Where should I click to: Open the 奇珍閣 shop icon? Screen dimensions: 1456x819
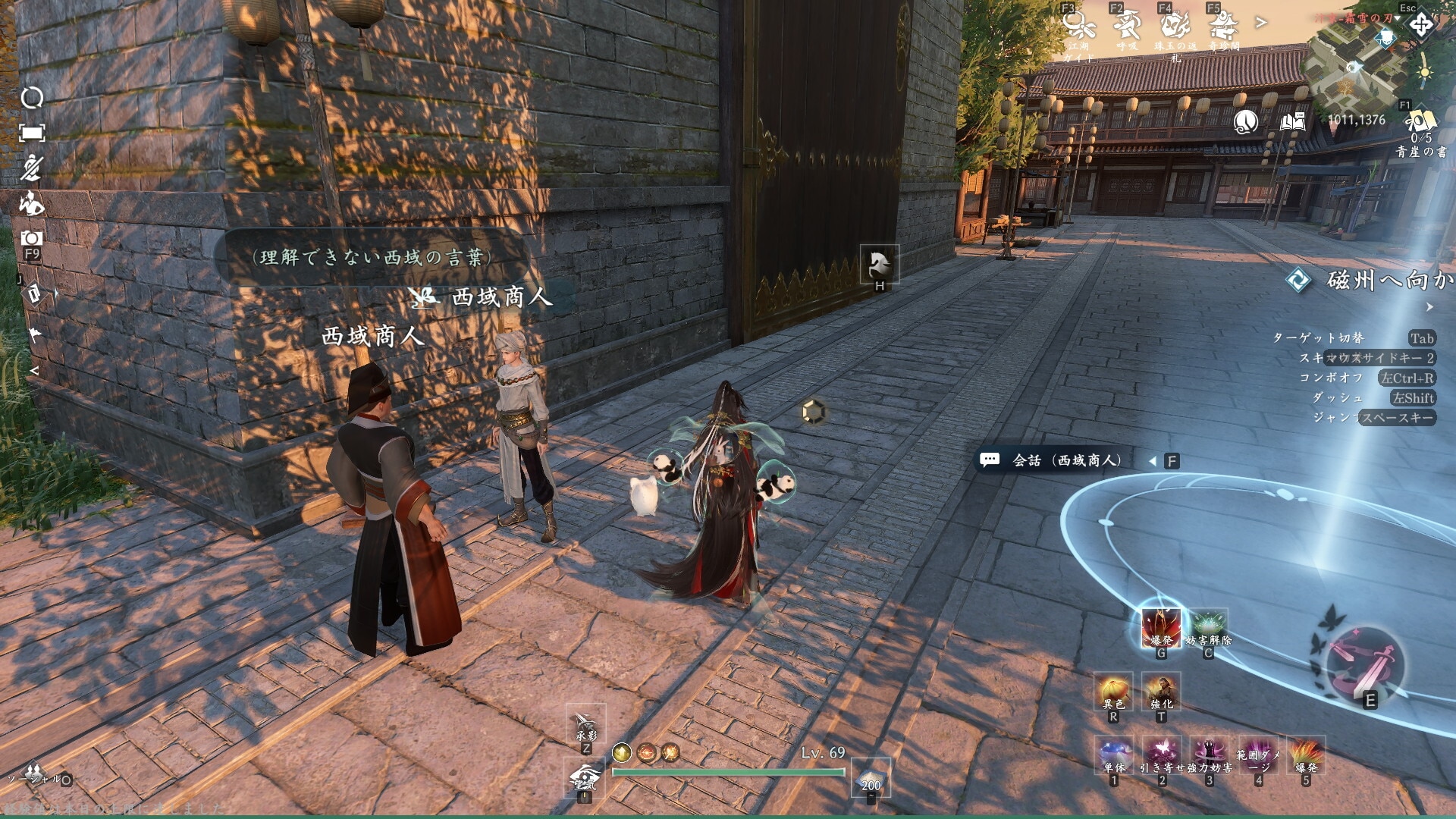[x=1223, y=28]
